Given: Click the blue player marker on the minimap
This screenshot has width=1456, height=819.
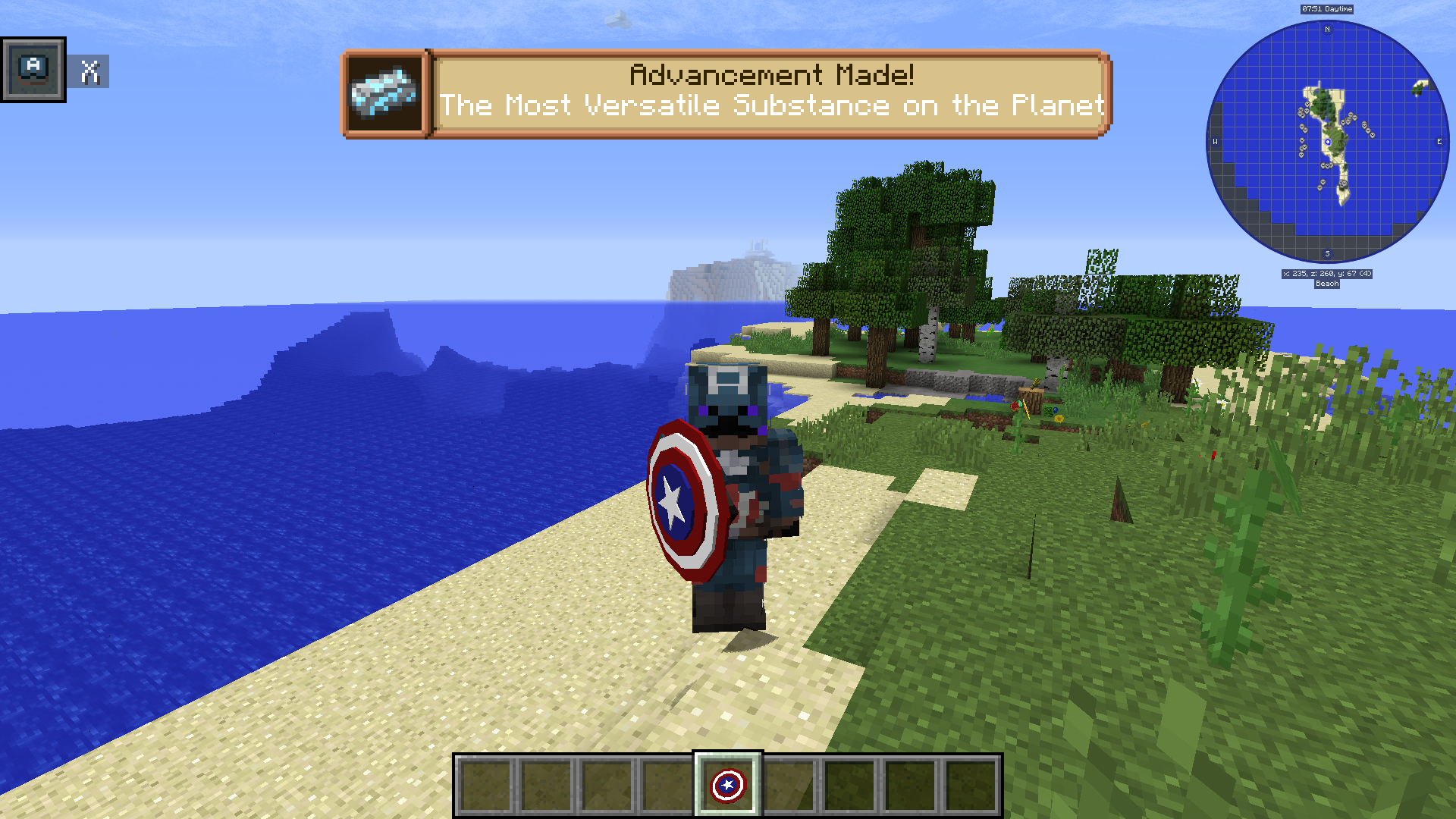Looking at the screenshot, I should [1327, 140].
